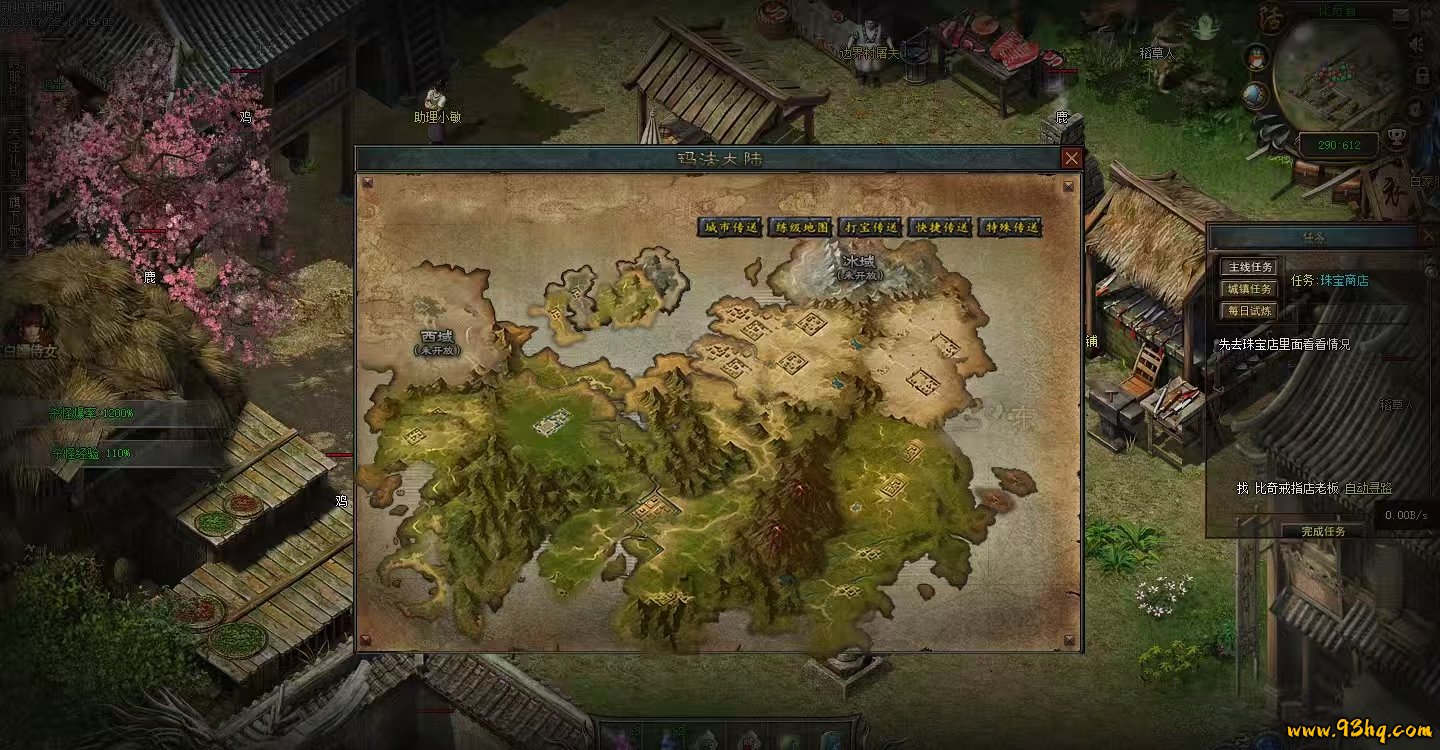The height and width of the screenshot is (750, 1440).
Task: Open the 快捷传送 quick teleport option
Action: (941, 228)
